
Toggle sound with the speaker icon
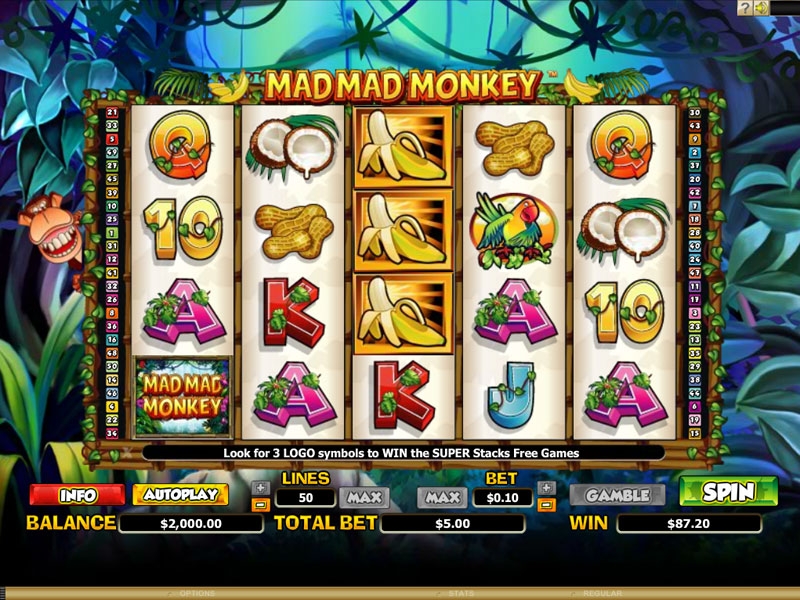tap(762, 8)
